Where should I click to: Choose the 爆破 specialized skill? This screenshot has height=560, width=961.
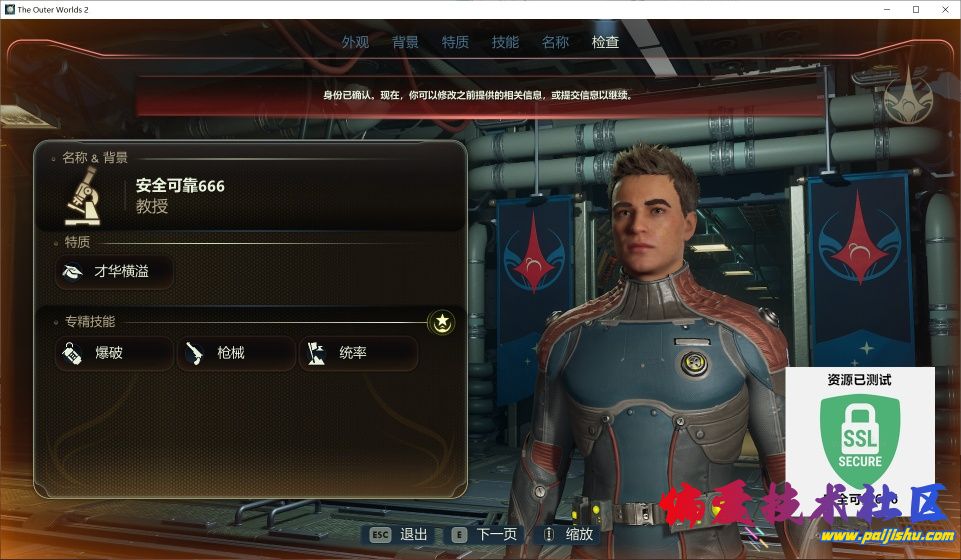114,353
